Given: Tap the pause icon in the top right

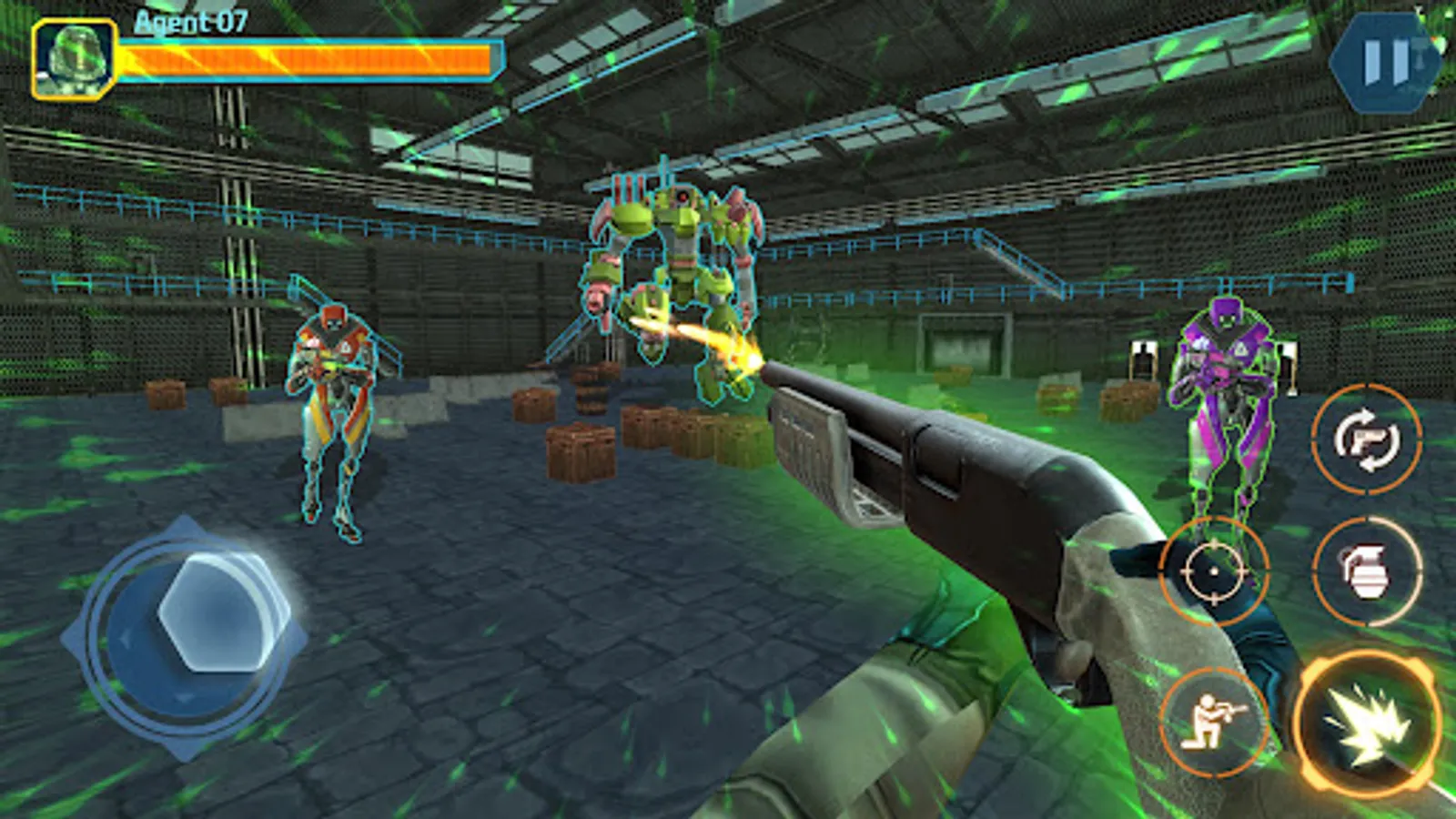Looking at the screenshot, I should 1384,62.
